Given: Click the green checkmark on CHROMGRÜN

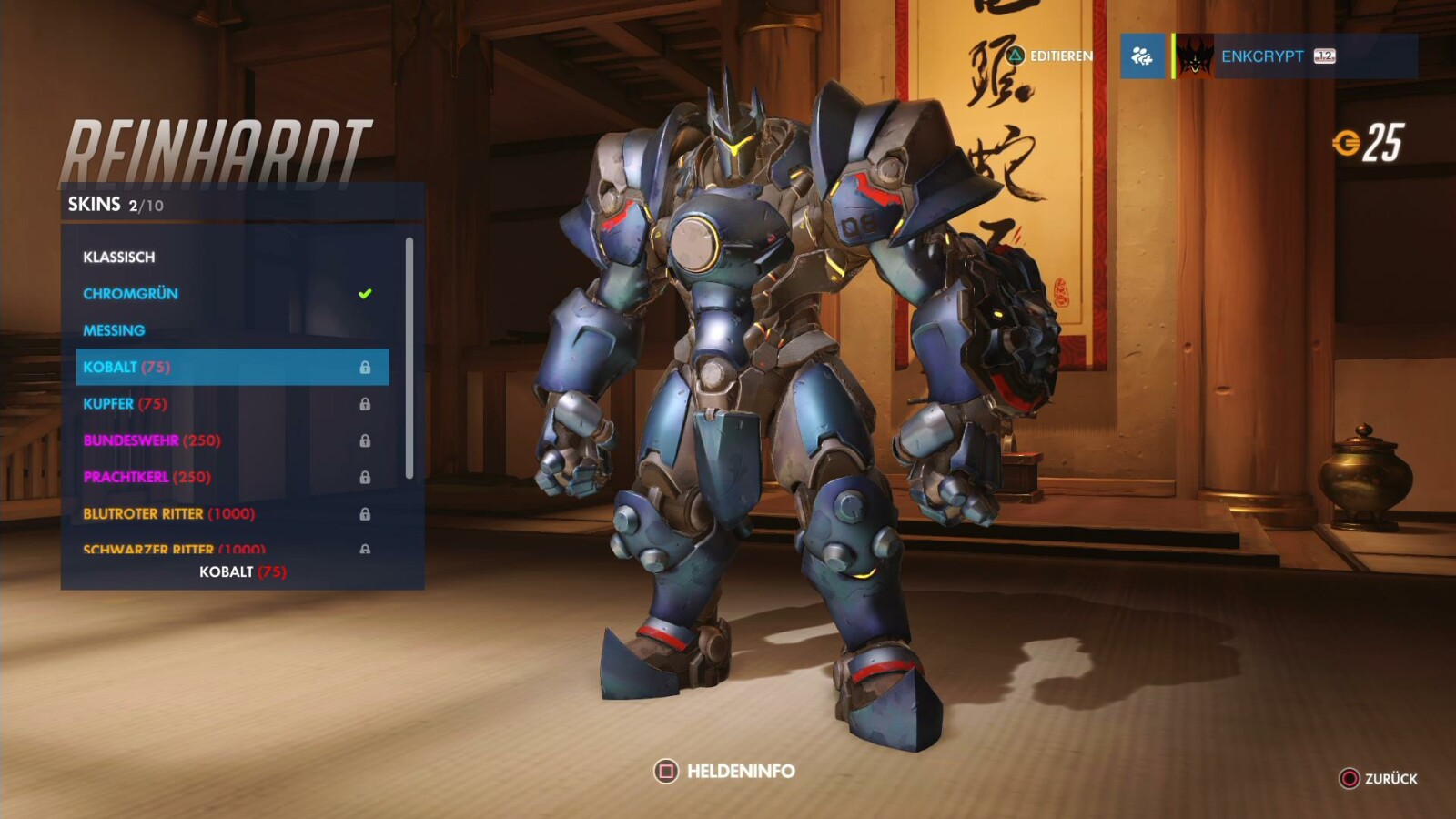Looking at the screenshot, I should point(364,293).
